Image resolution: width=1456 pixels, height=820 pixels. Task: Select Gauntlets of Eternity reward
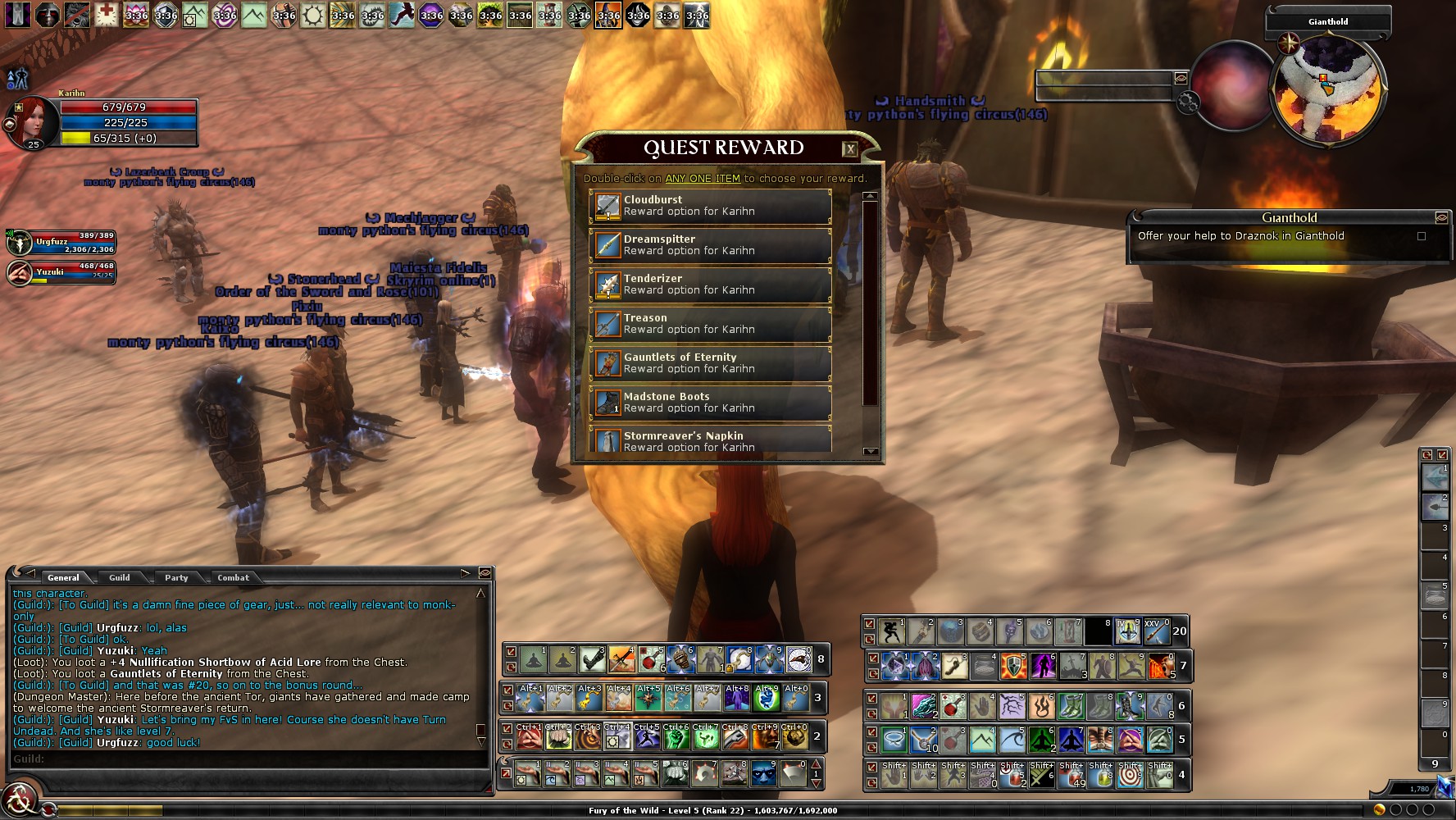pos(710,363)
